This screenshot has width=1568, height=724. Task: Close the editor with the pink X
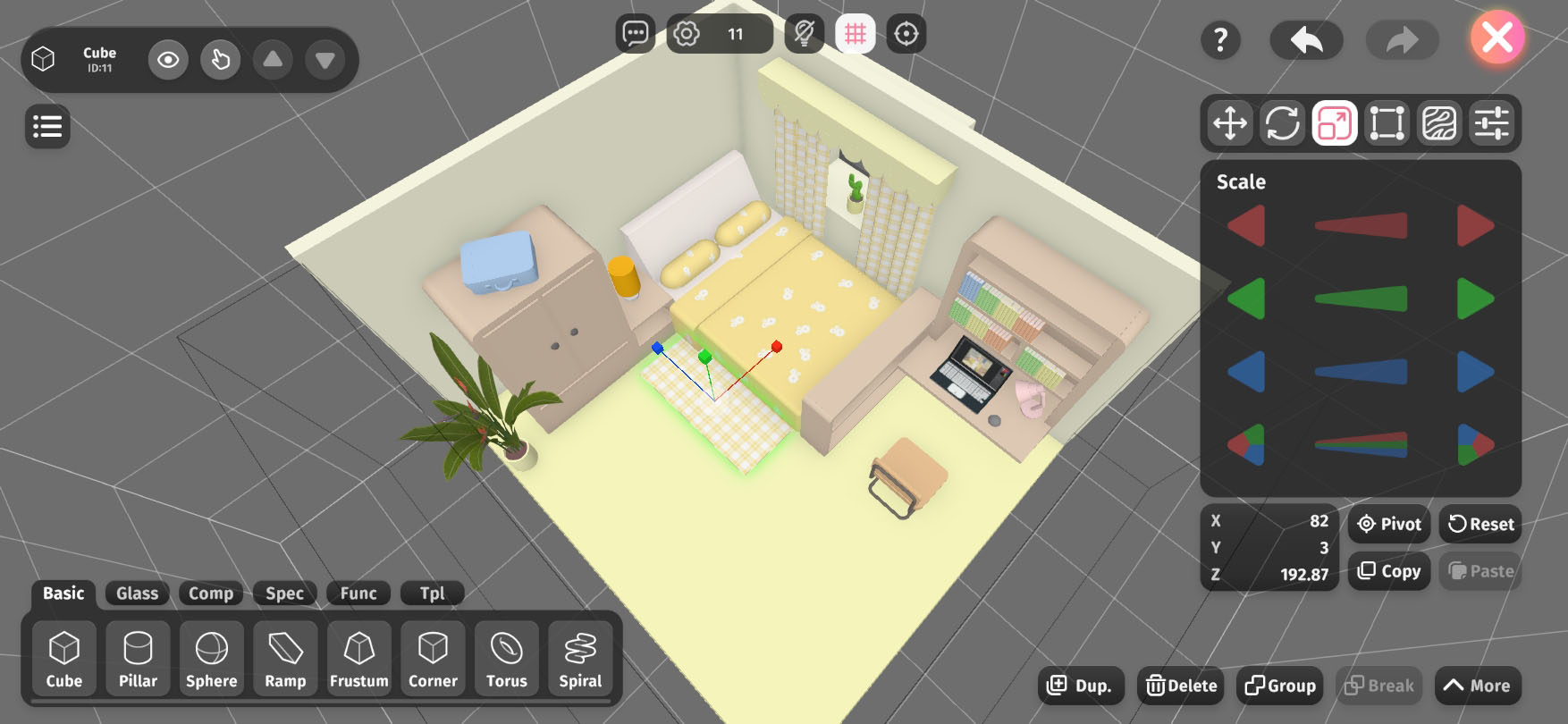pyautogui.click(x=1497, y=38)
